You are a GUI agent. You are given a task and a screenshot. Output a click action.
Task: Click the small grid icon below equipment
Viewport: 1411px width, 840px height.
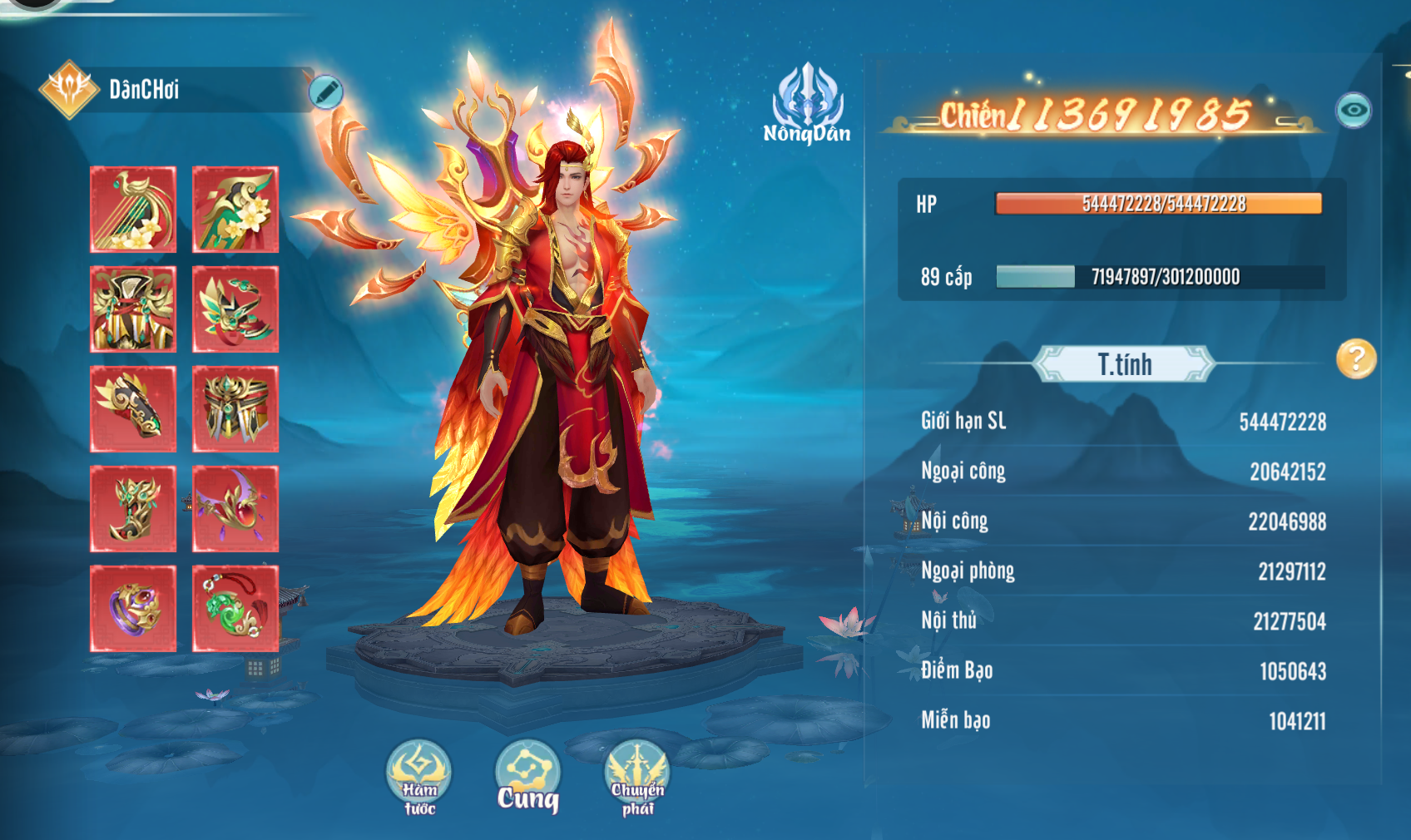[255, 667]
